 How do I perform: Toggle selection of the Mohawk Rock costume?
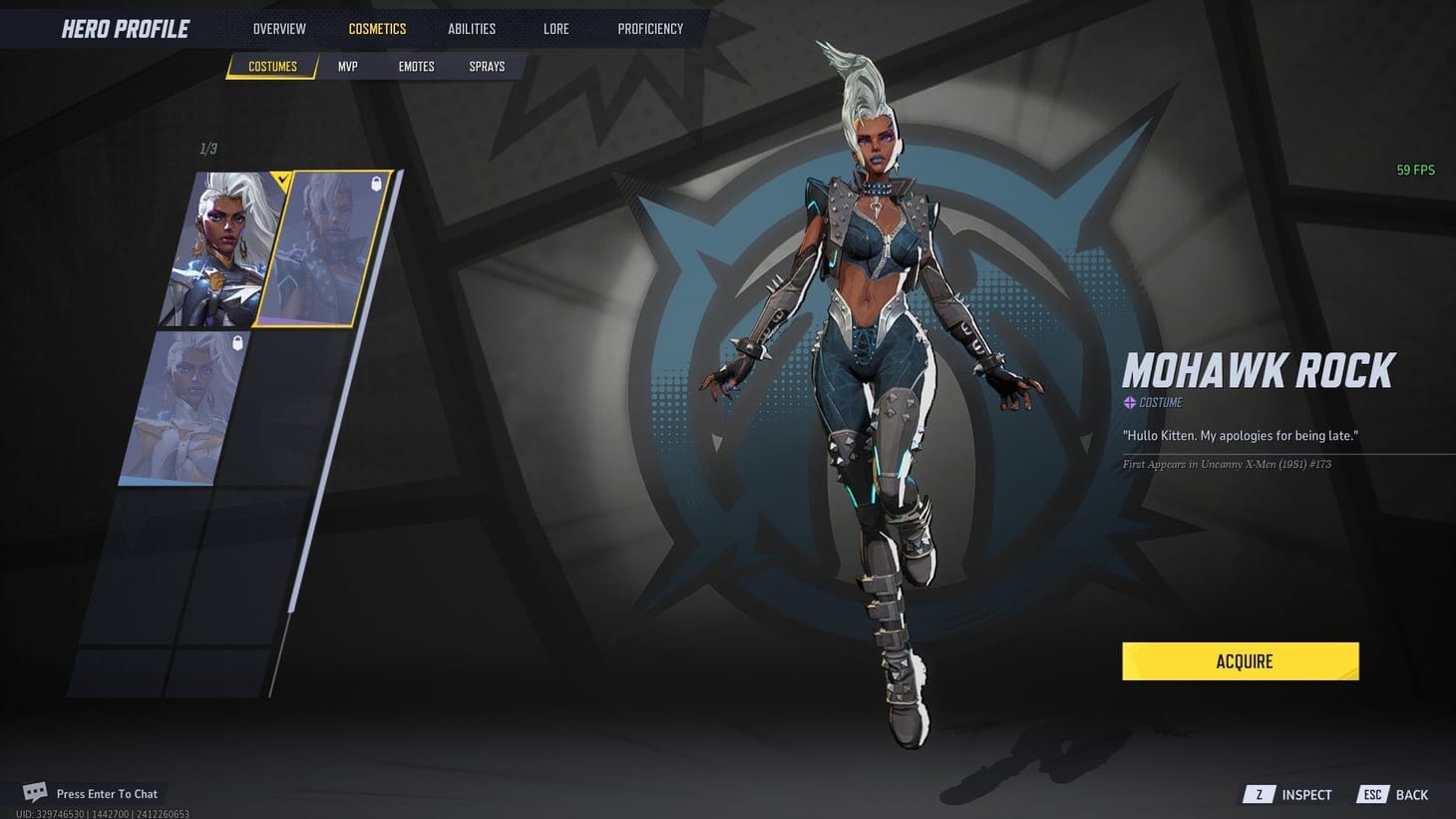329,249
